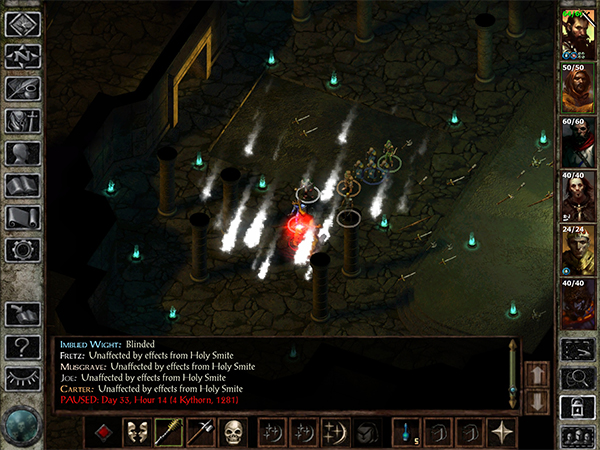This screenshot has height=450, width=600.
Task: Open the gear options menu
Action: coord(23,250)
